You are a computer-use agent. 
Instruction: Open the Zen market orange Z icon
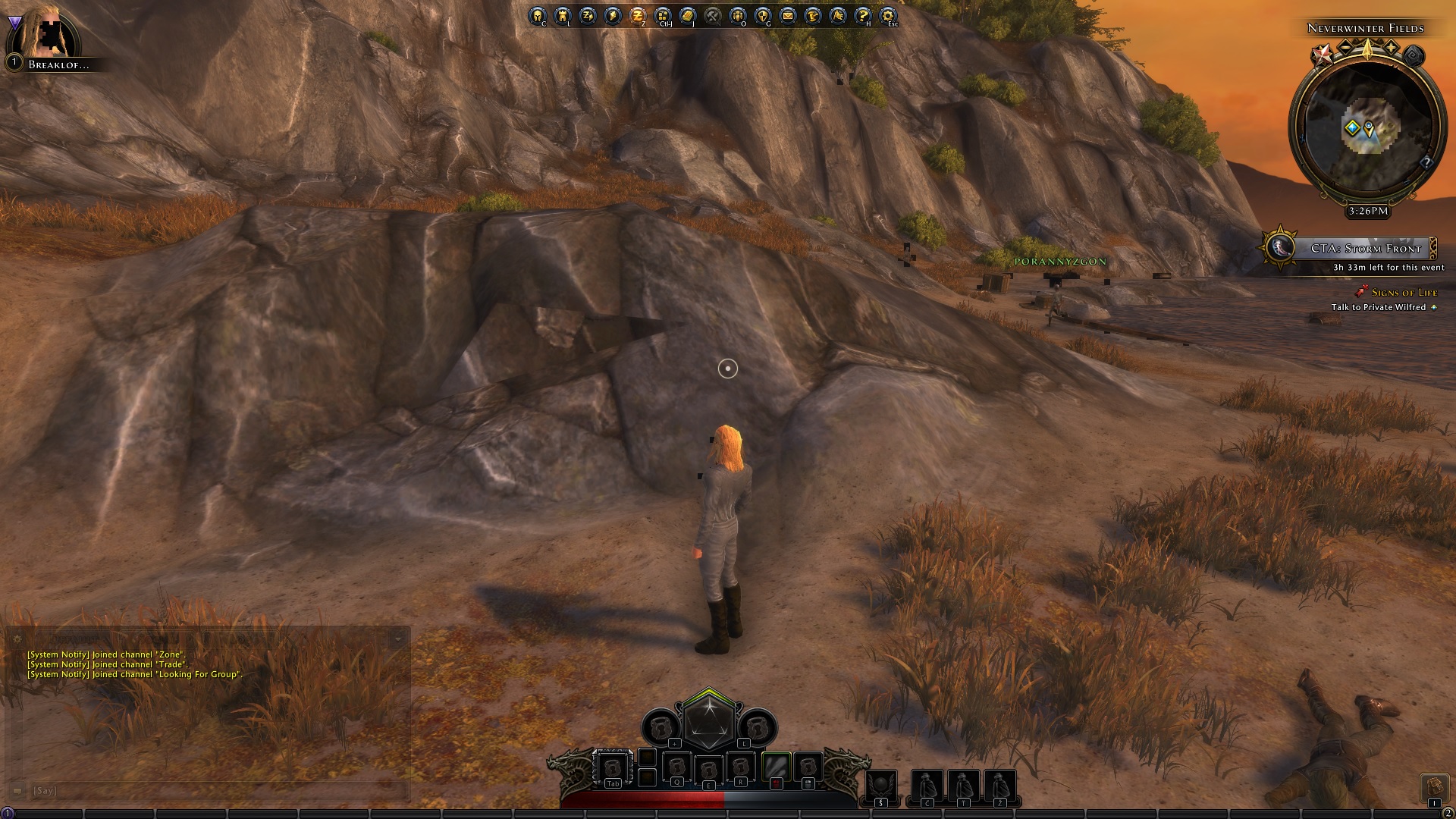(638, 16)
